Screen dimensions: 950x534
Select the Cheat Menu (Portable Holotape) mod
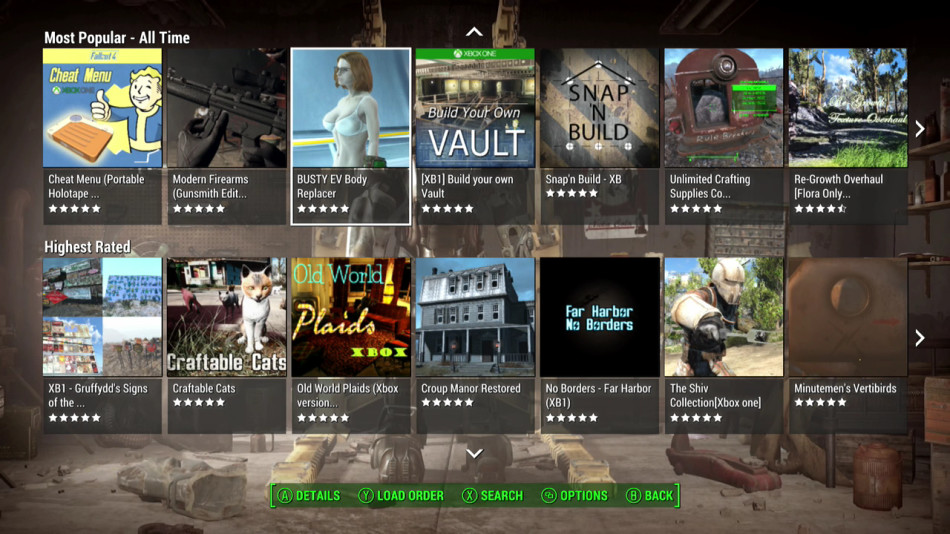102,135
